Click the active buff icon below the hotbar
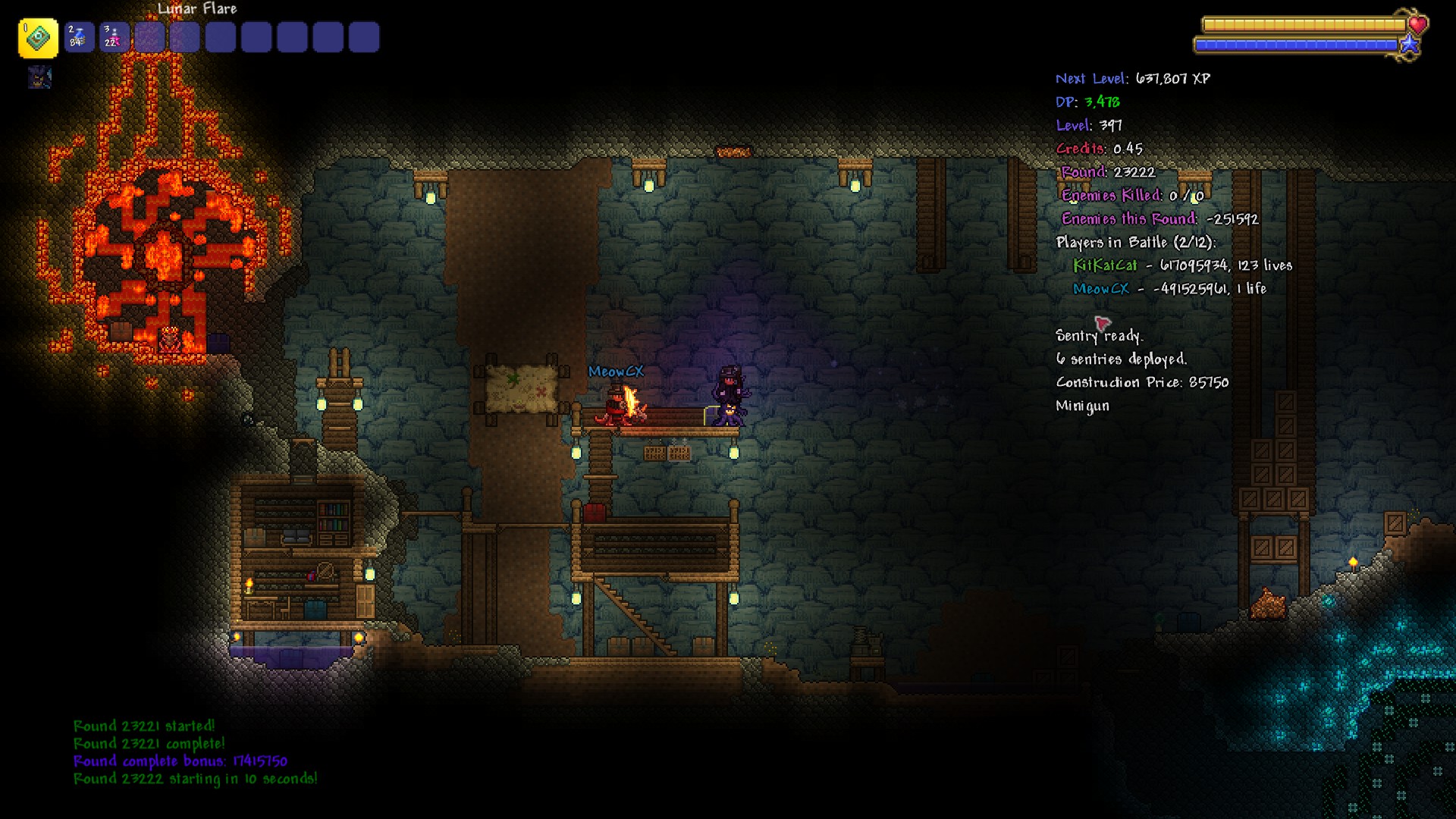The width and height of the screenshot is (1456, 819). (x=39, y=77)
